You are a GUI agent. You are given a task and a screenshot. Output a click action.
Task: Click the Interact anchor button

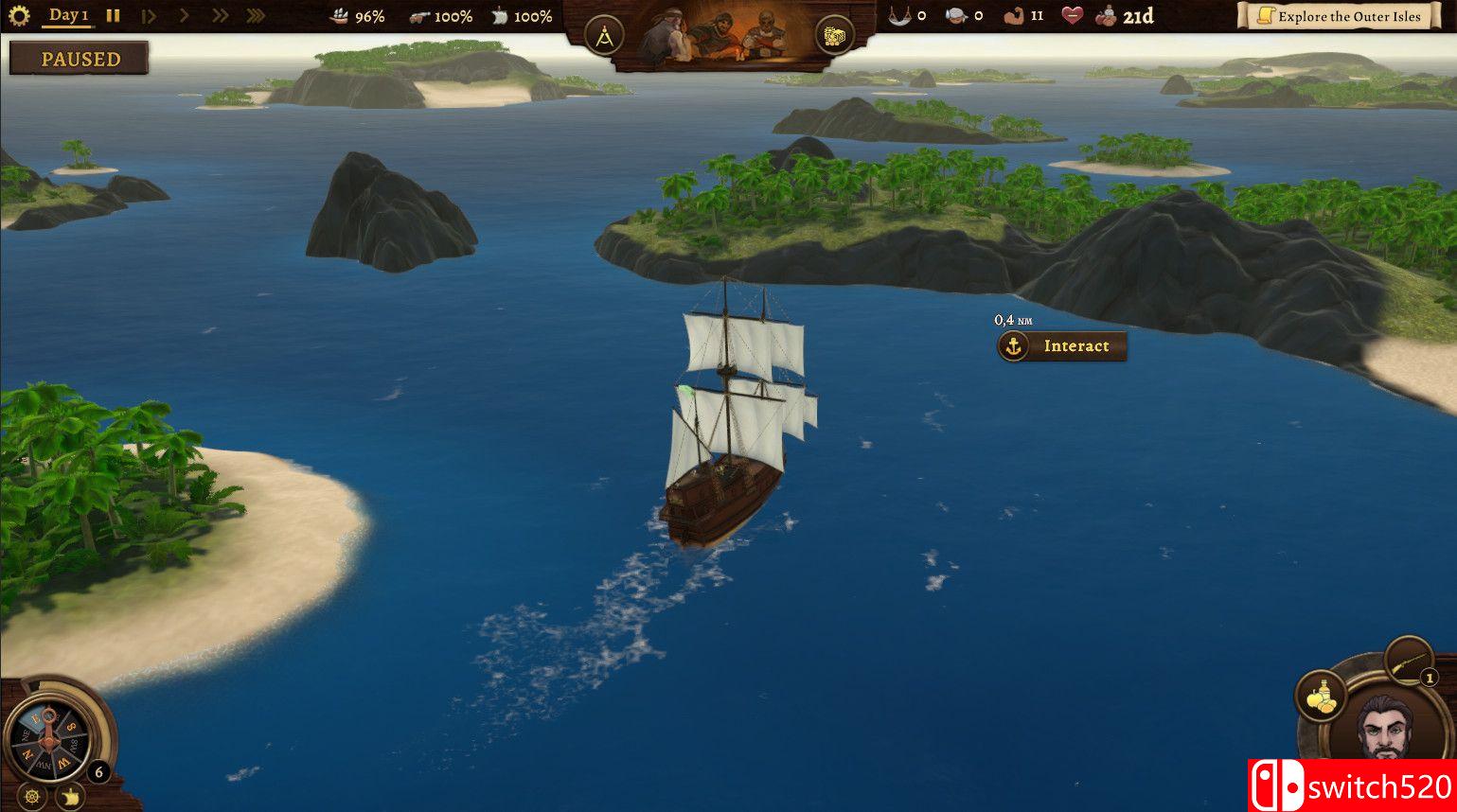[1062, 346]
